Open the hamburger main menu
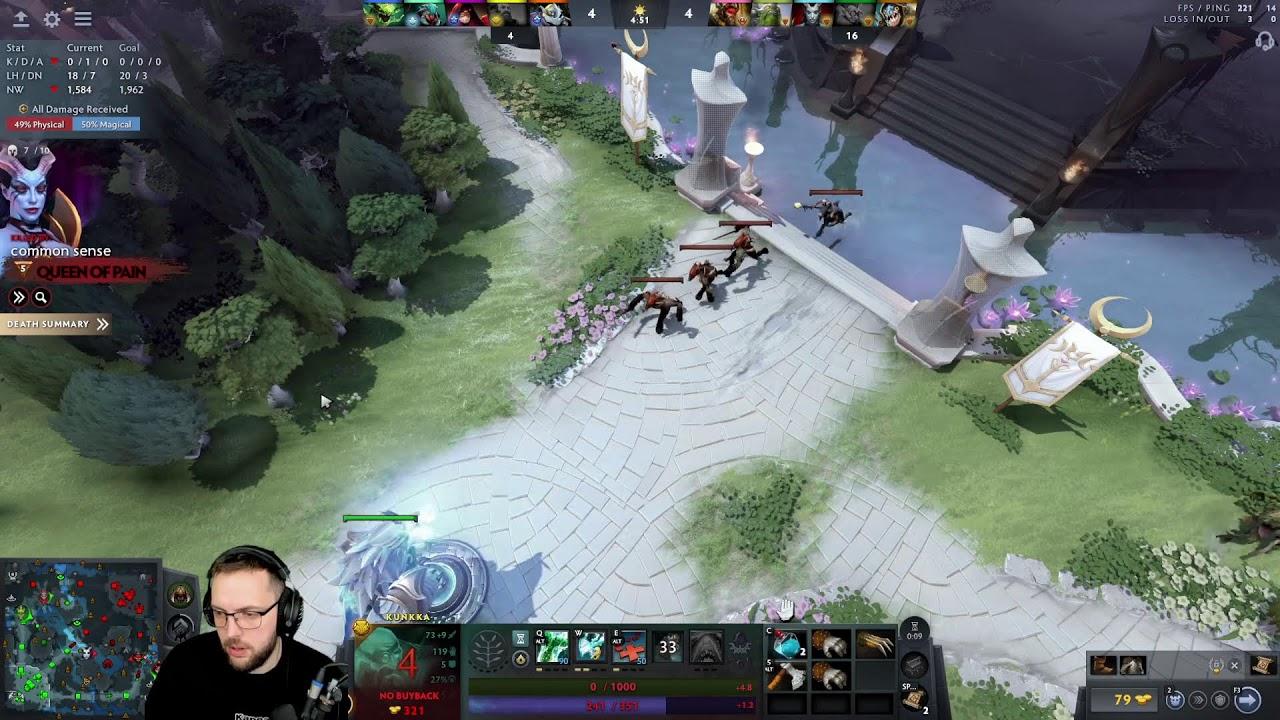The width and height of the screenshot is (1280, 720). [x=83, y=19]
